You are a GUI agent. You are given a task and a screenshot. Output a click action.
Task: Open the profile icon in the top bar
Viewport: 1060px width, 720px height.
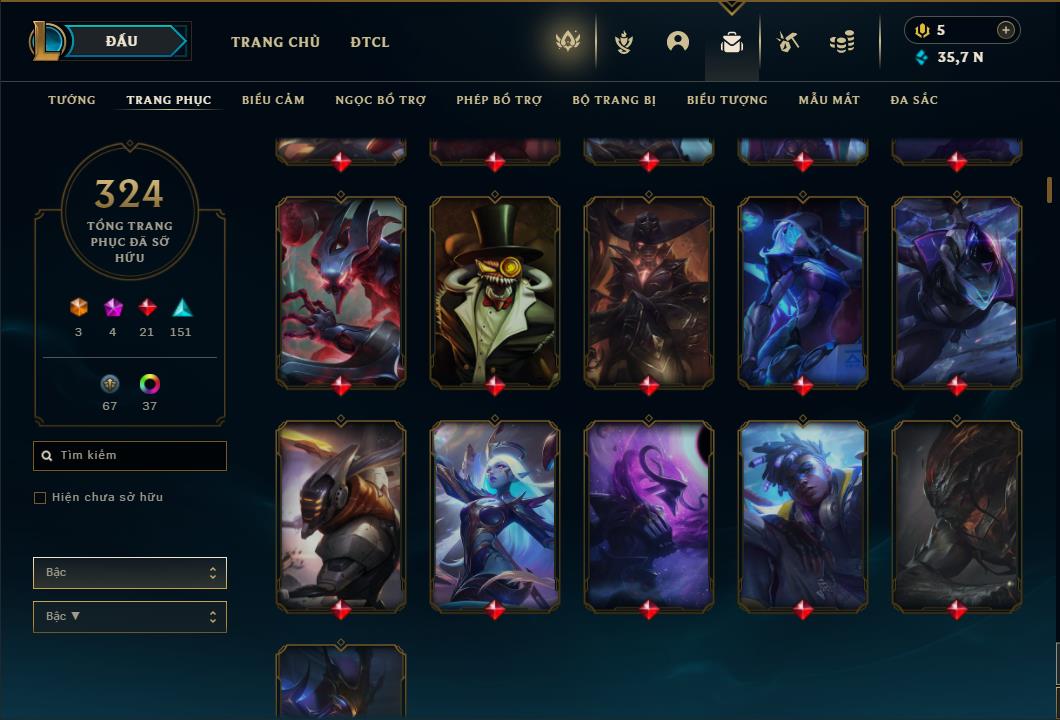coord(678,42)
